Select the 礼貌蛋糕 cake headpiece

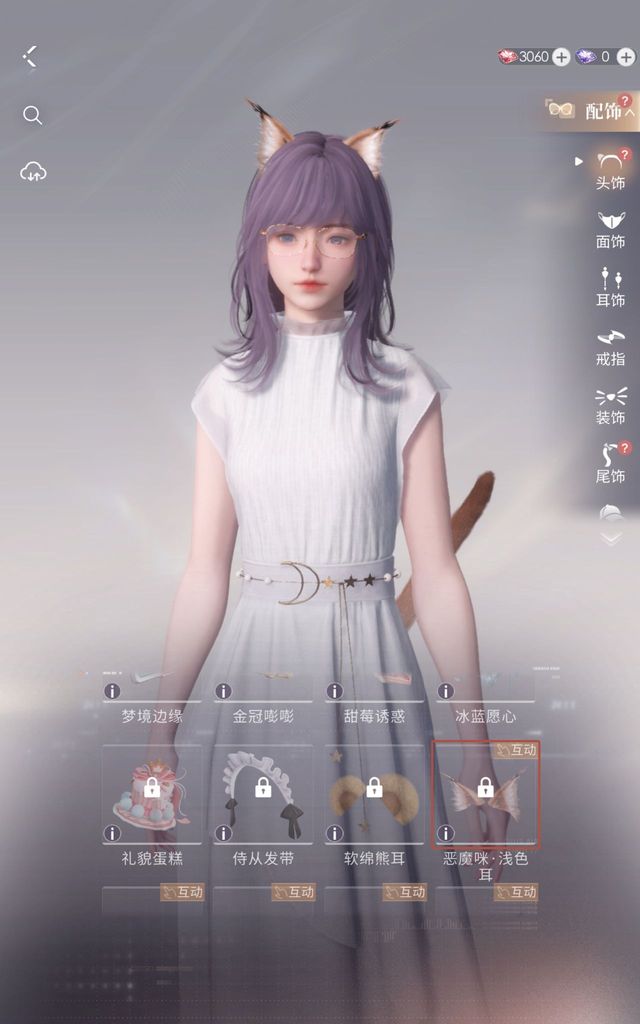[x=152, y=795]
